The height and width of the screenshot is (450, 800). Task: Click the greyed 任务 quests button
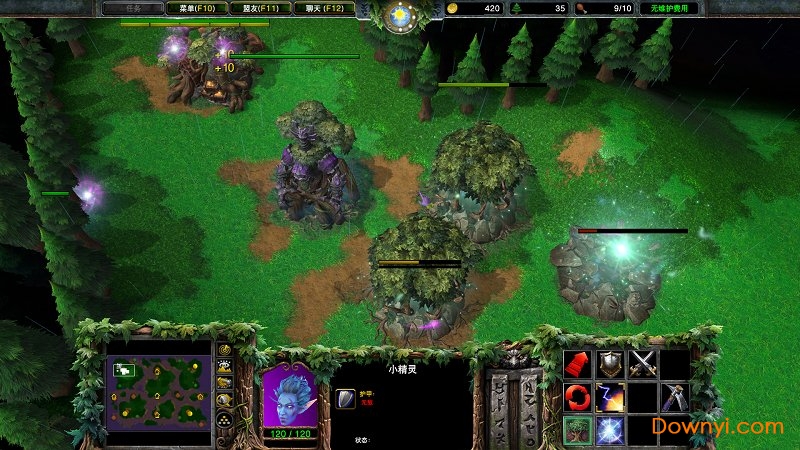tap(129, 8)
